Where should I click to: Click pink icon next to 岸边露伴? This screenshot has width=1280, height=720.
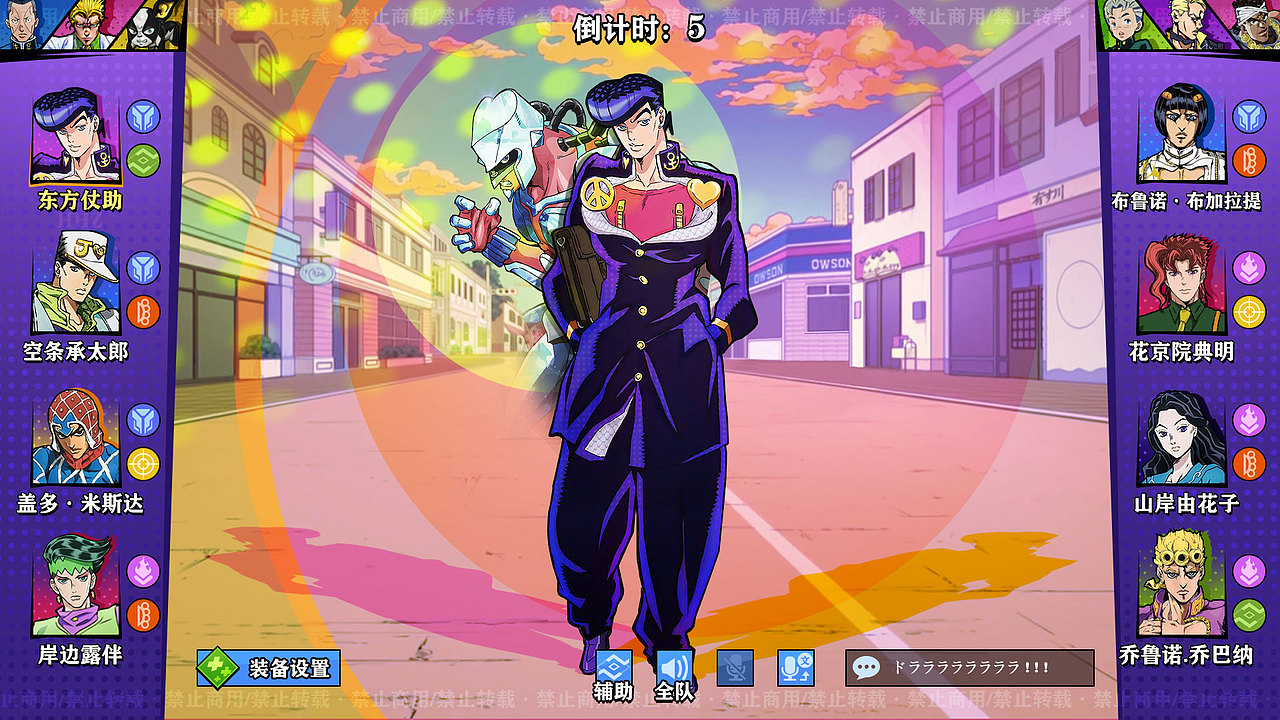(144, 570)
